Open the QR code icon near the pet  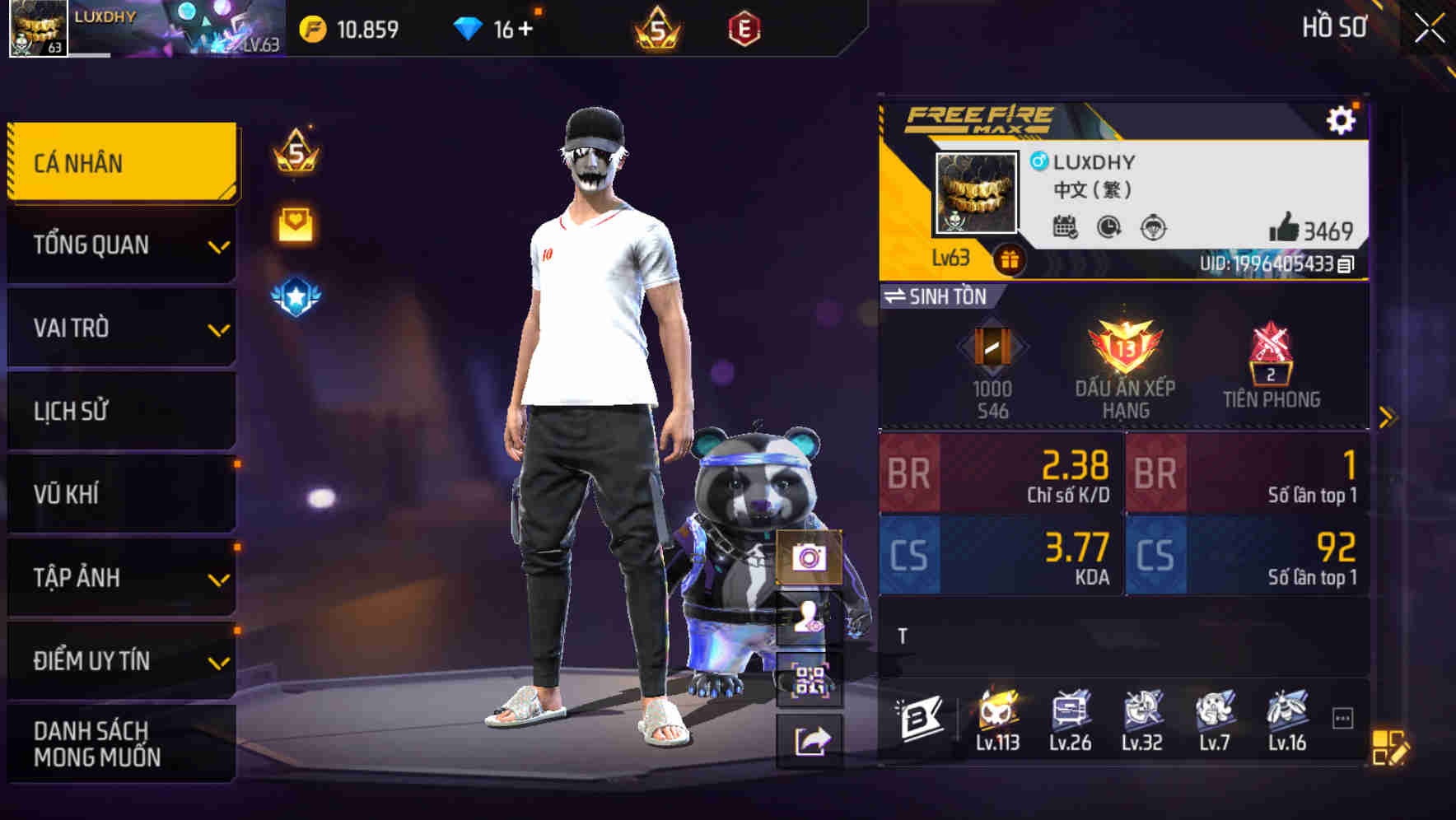tap(810, 682)
